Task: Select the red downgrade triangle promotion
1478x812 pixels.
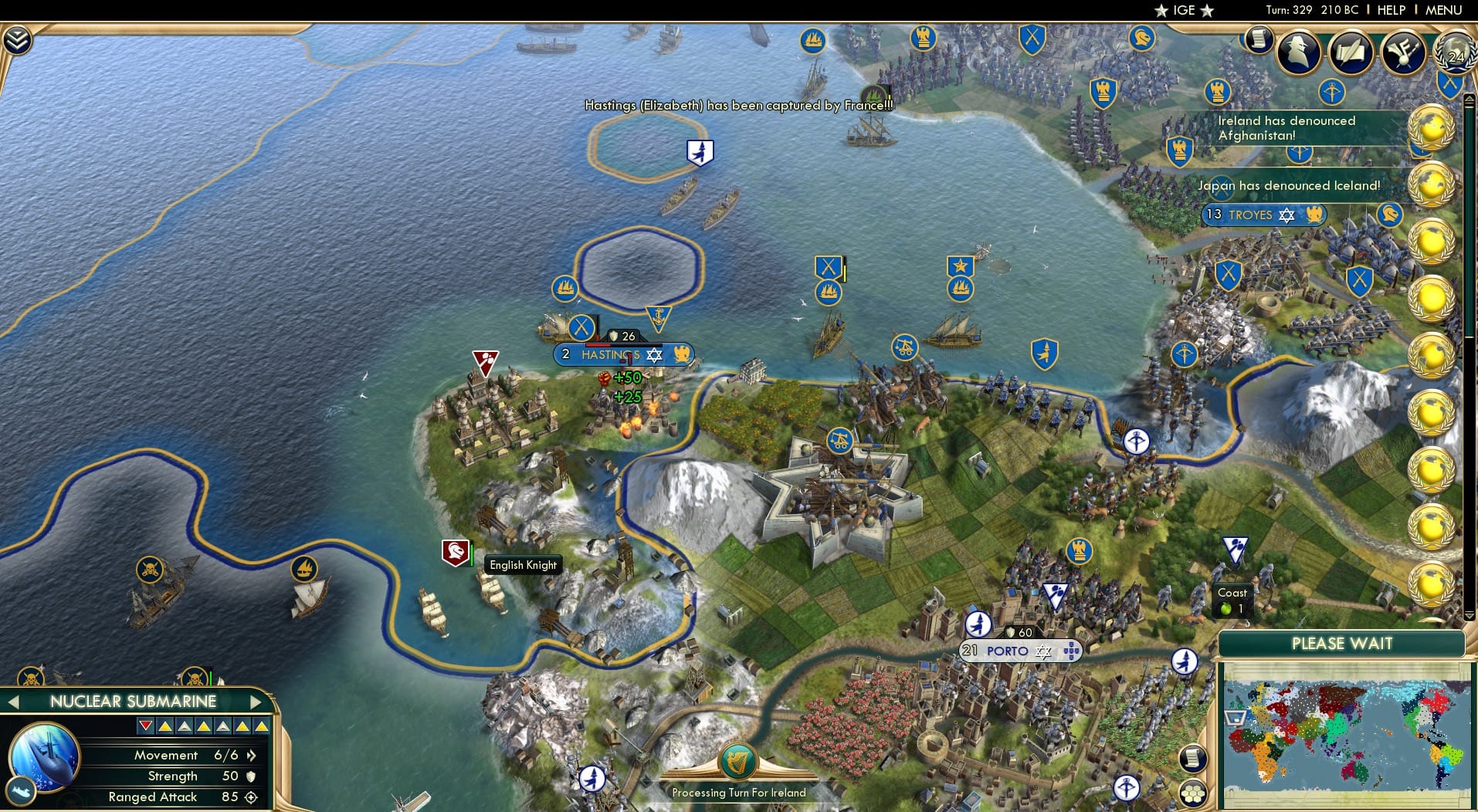Action: (x=145, y=725)
